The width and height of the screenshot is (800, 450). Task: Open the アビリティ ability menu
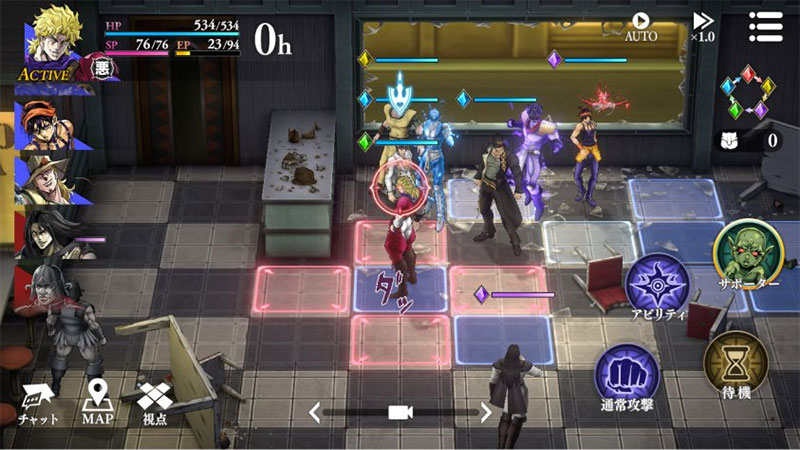tap(657, 287)
